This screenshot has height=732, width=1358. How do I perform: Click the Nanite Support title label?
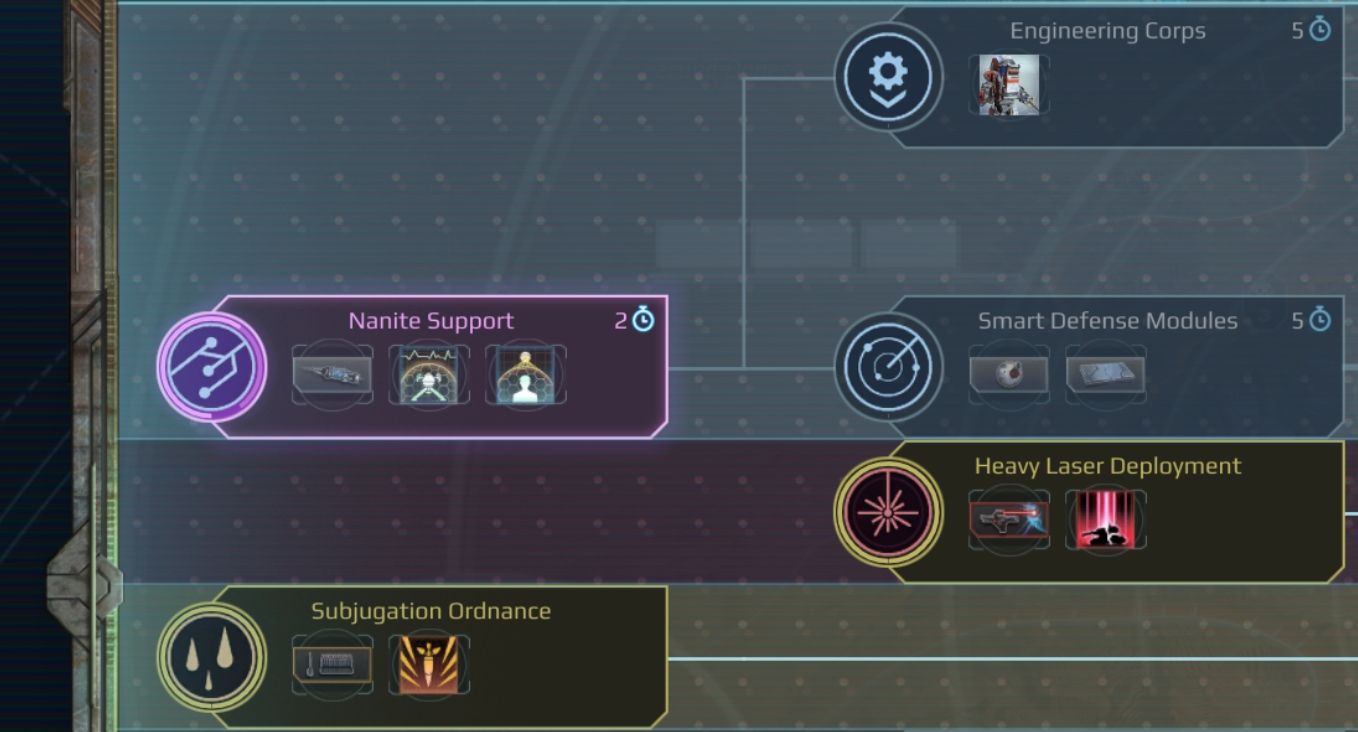[431, 320]
